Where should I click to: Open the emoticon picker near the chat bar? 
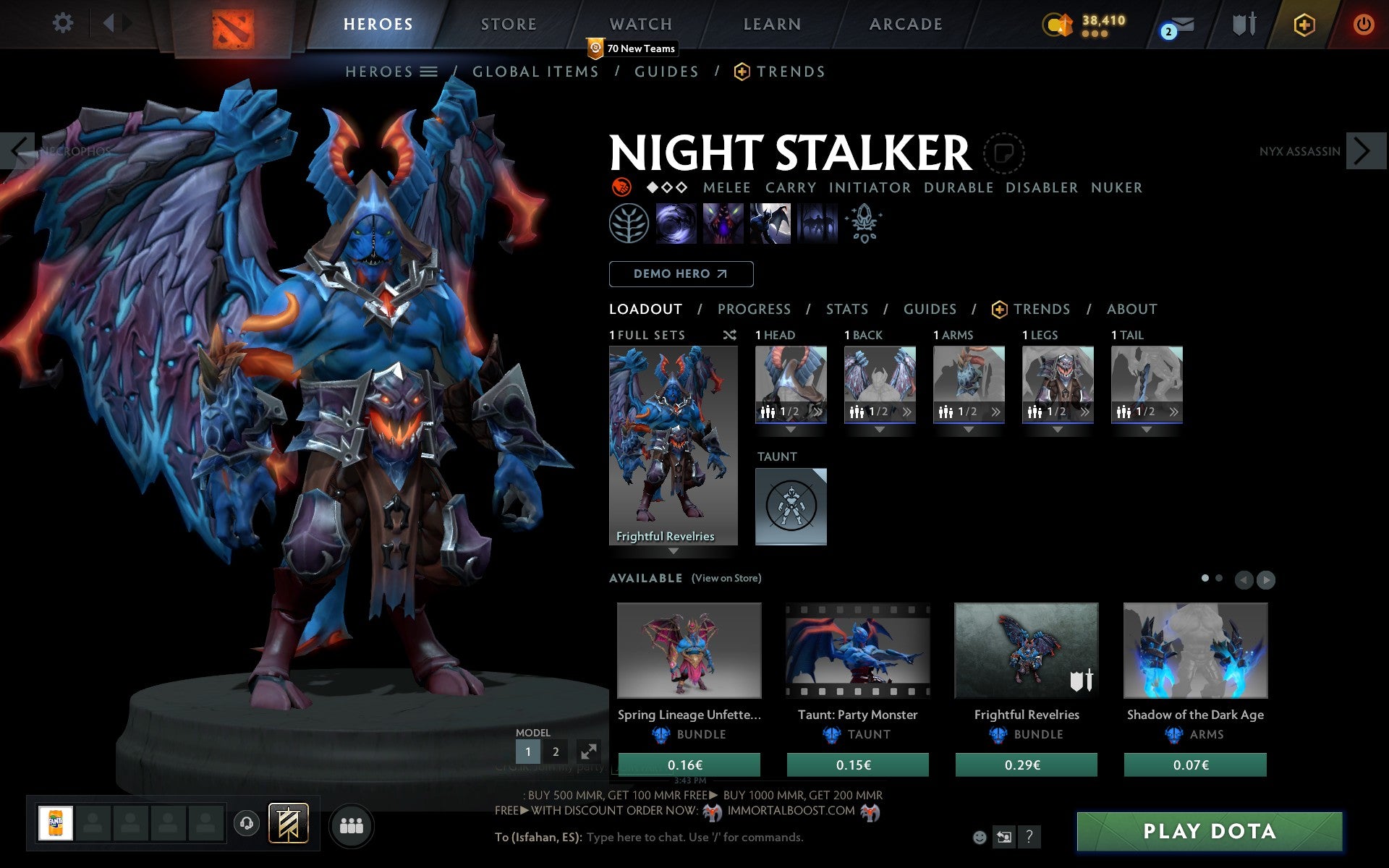(980, 837)
